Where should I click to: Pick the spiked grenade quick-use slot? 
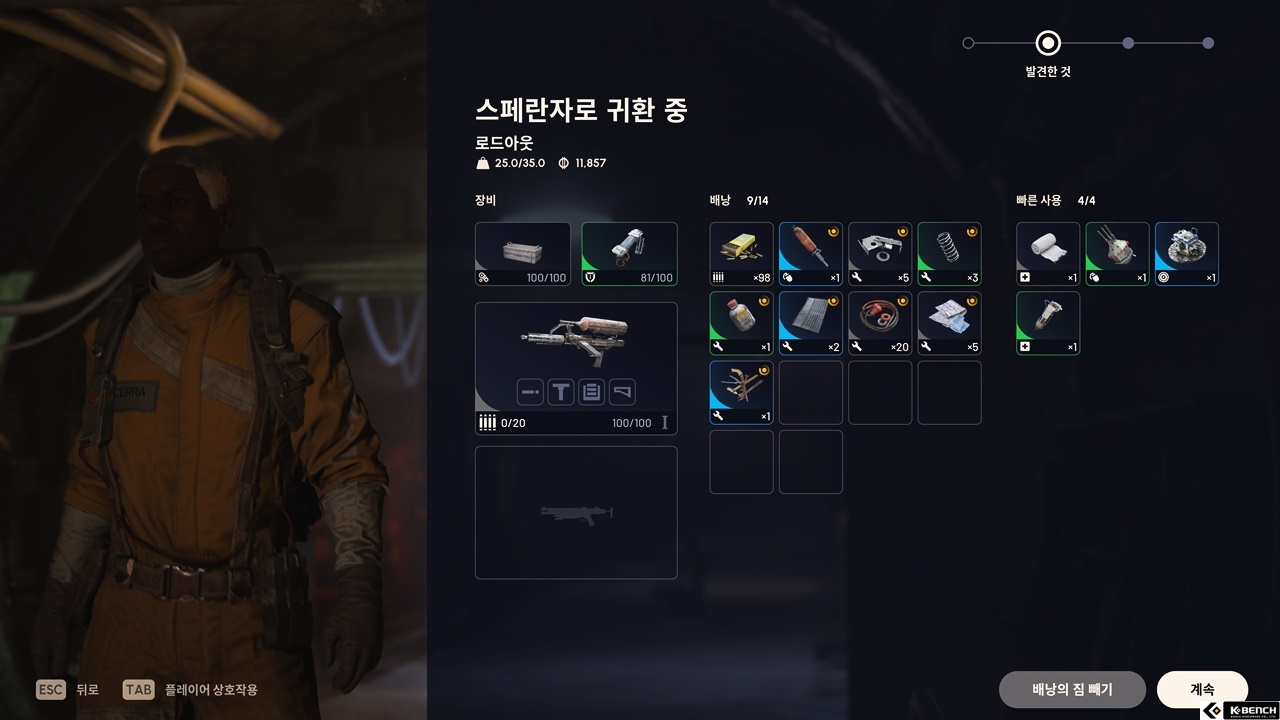(x=1118, y=254)
